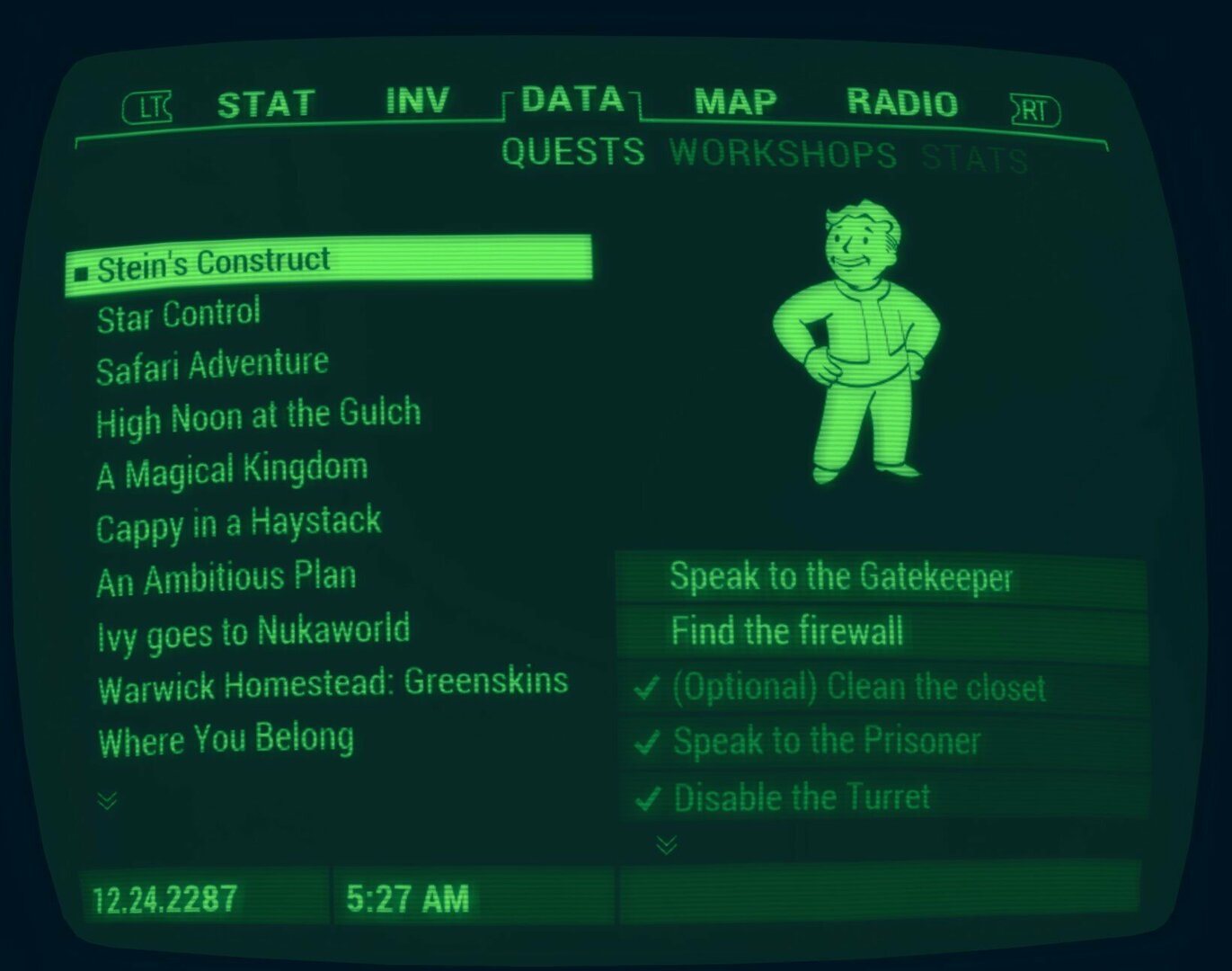Choose the Star Control quest
The image size is (1232, 971).
click(x=179, y=315)
